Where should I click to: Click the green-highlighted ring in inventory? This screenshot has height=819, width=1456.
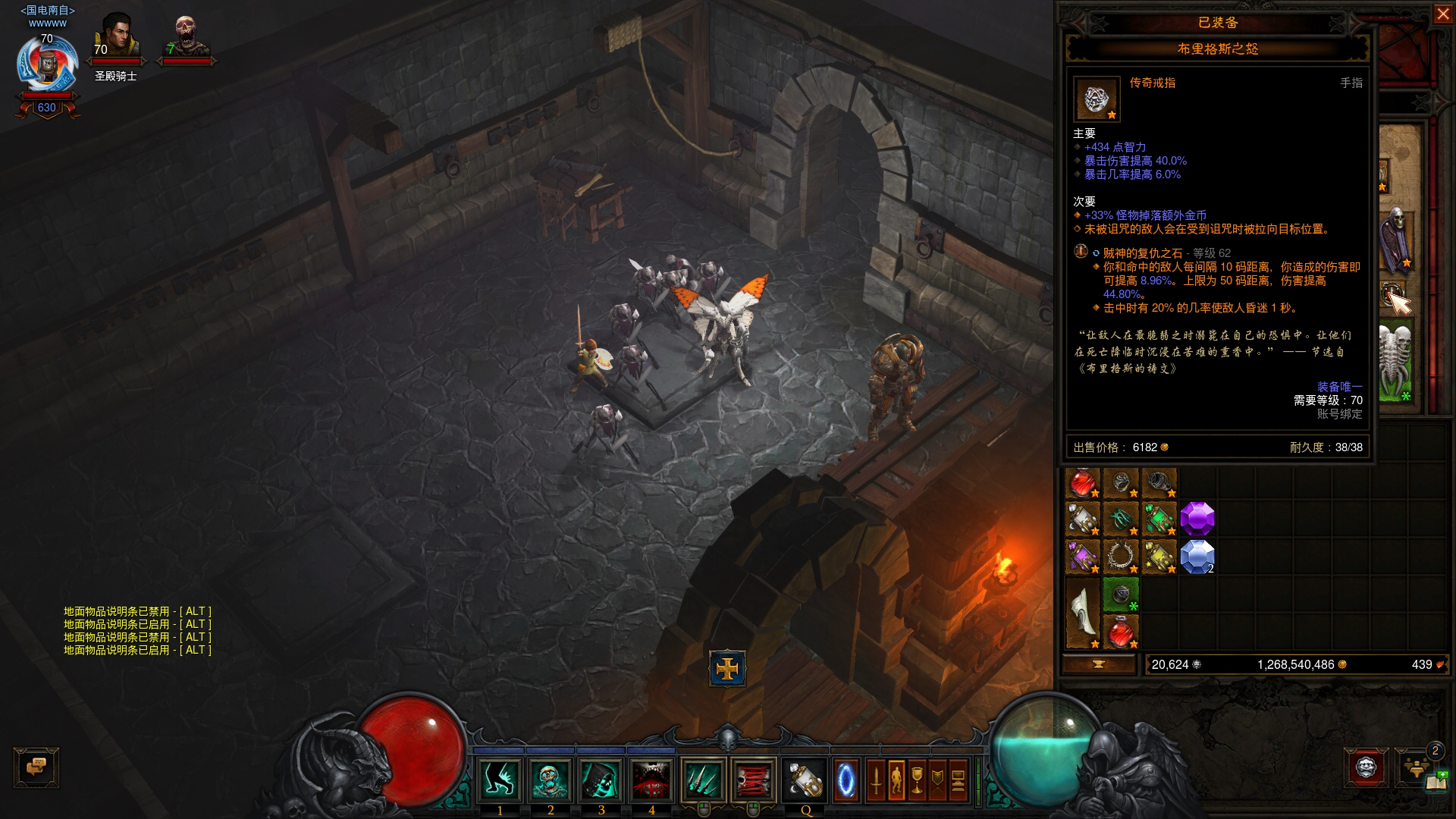[1121, 595]
